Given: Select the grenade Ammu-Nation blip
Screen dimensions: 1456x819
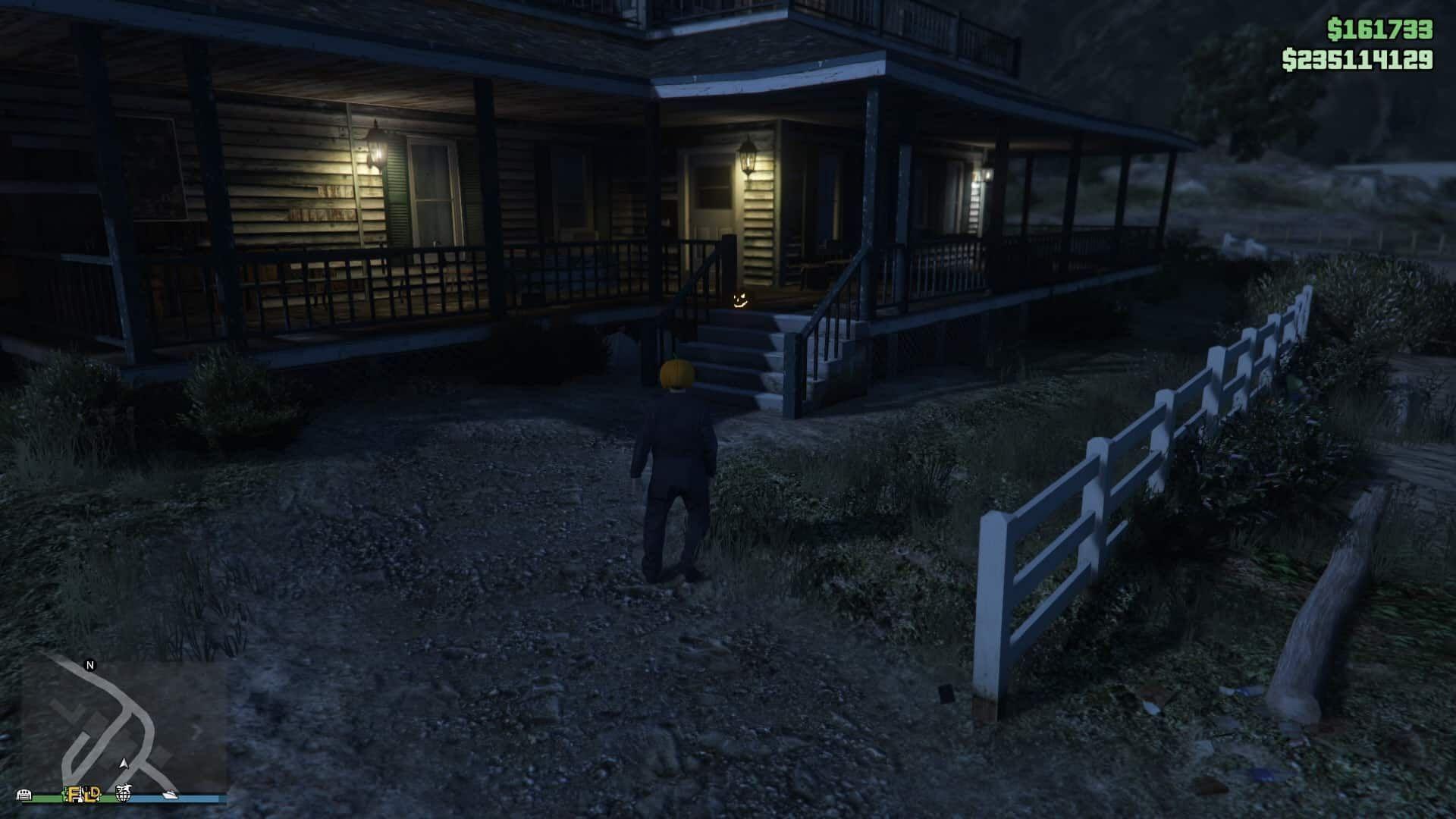Looking at the screenshot, I should (x=124, y=794).
